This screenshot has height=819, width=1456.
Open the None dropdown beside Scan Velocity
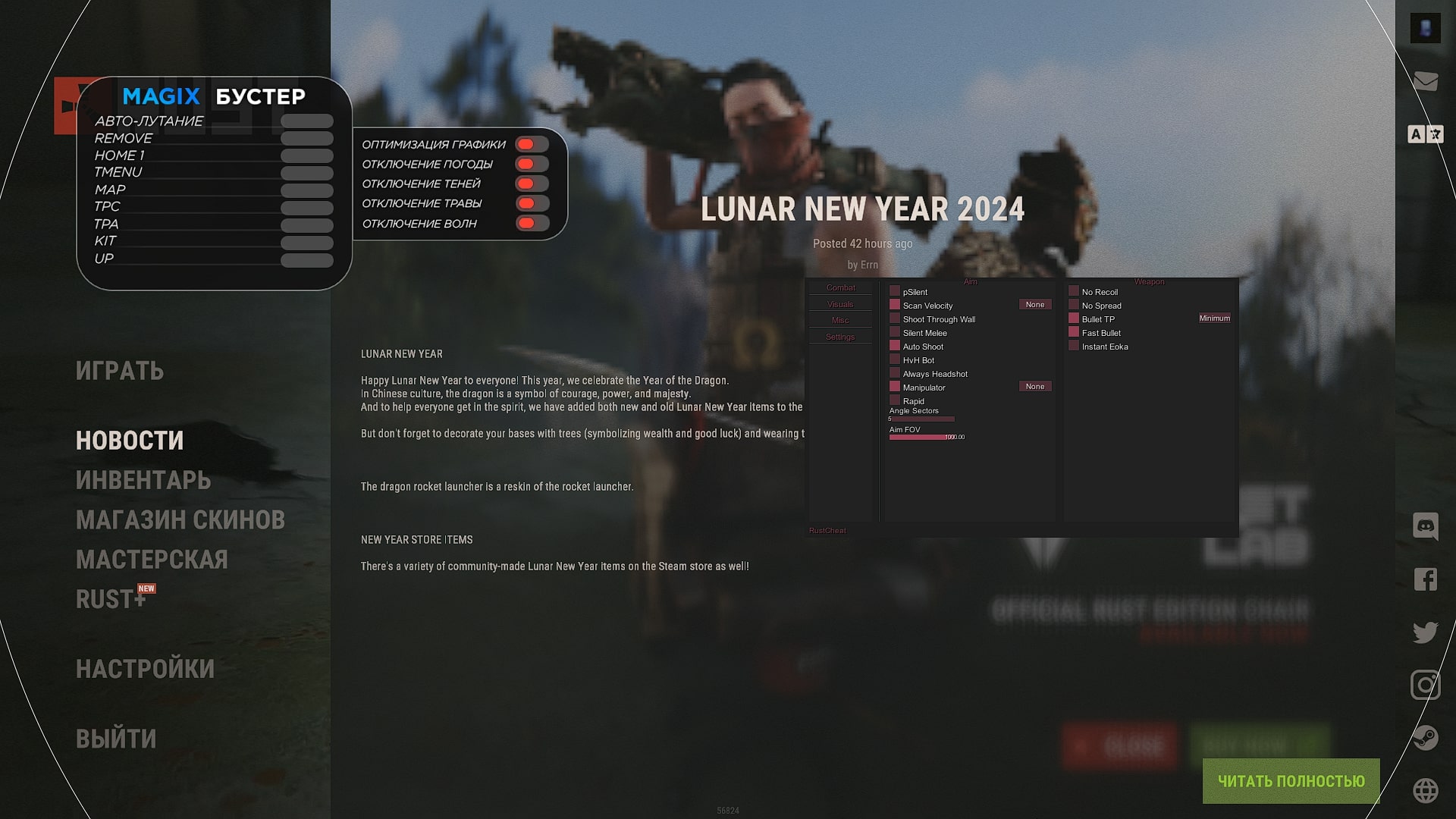pyautogui.click(x=1035, y=304)
